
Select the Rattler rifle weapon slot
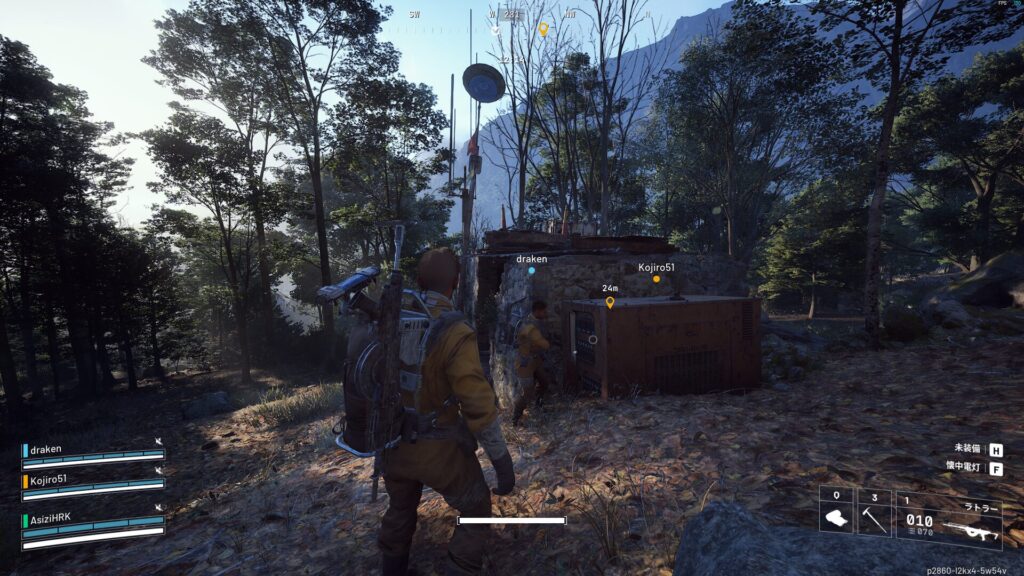(x=948, y=521)
